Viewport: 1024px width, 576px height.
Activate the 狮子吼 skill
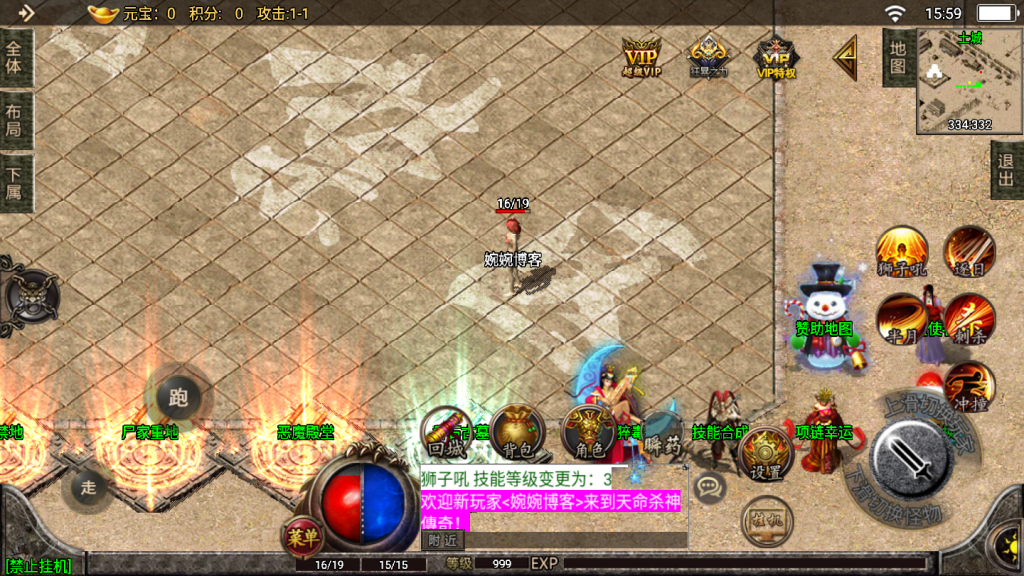click(x=901, y=250)
